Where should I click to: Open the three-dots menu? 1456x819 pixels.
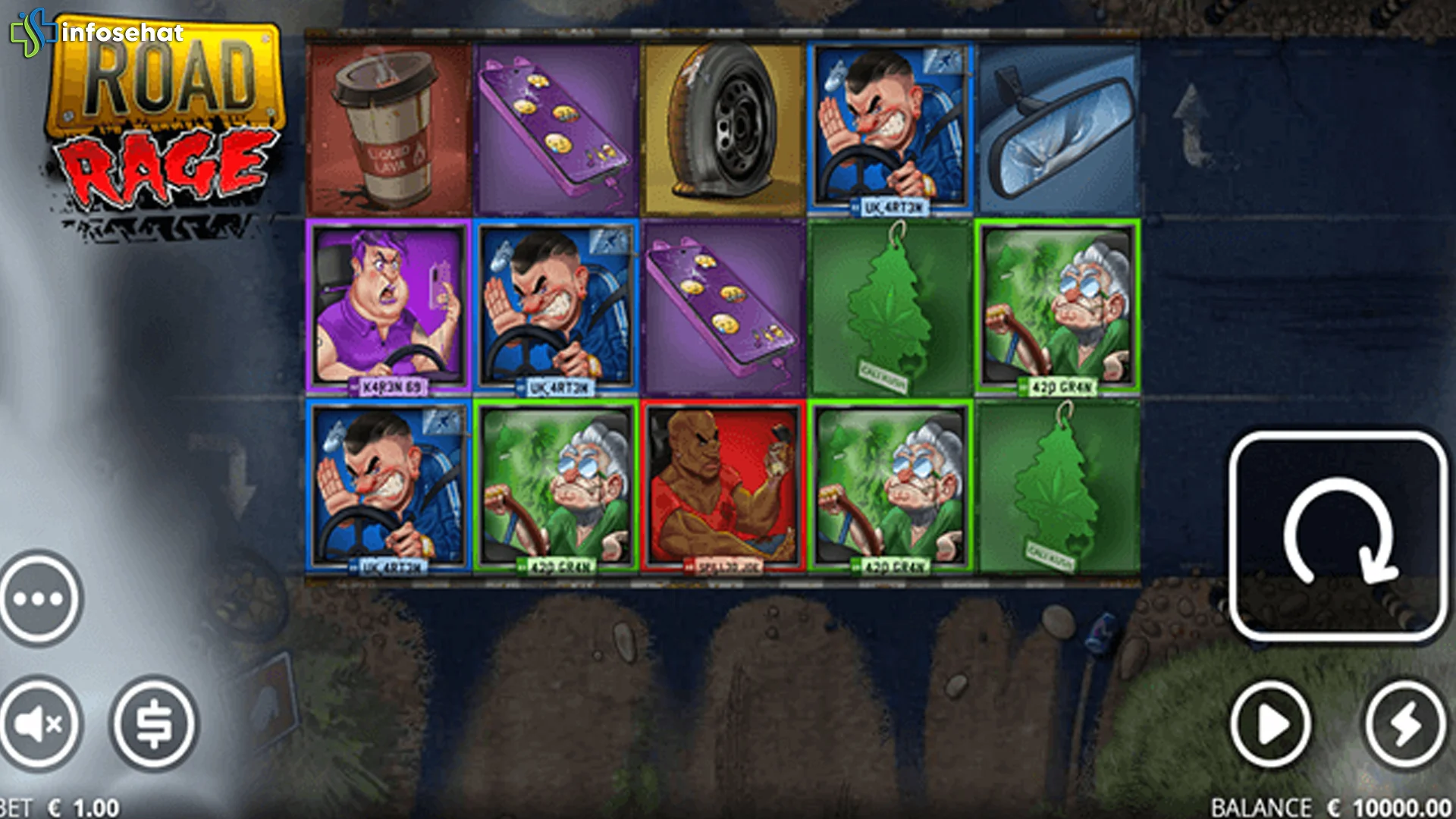click(x=39, y=598)
